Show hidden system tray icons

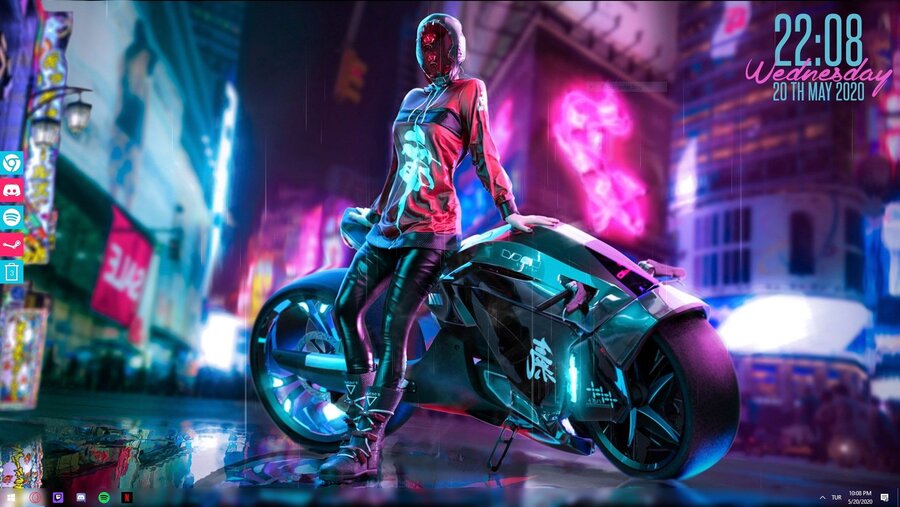823,497
